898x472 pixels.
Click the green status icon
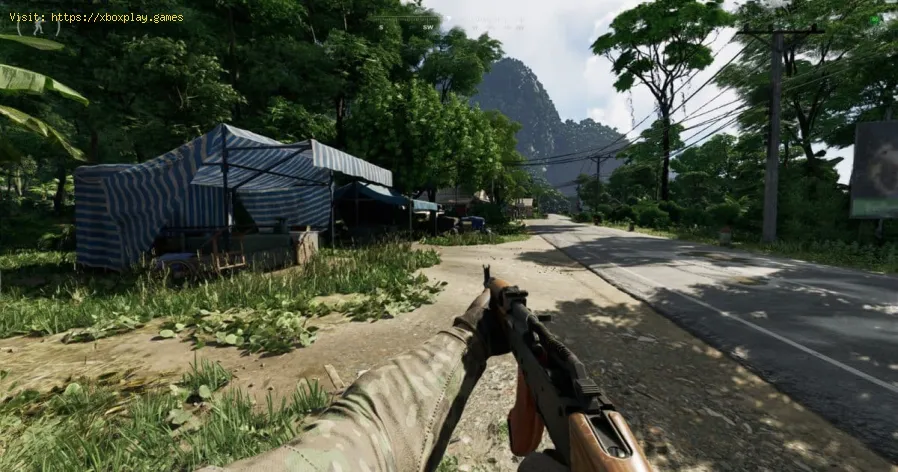[x=874, y=19]
